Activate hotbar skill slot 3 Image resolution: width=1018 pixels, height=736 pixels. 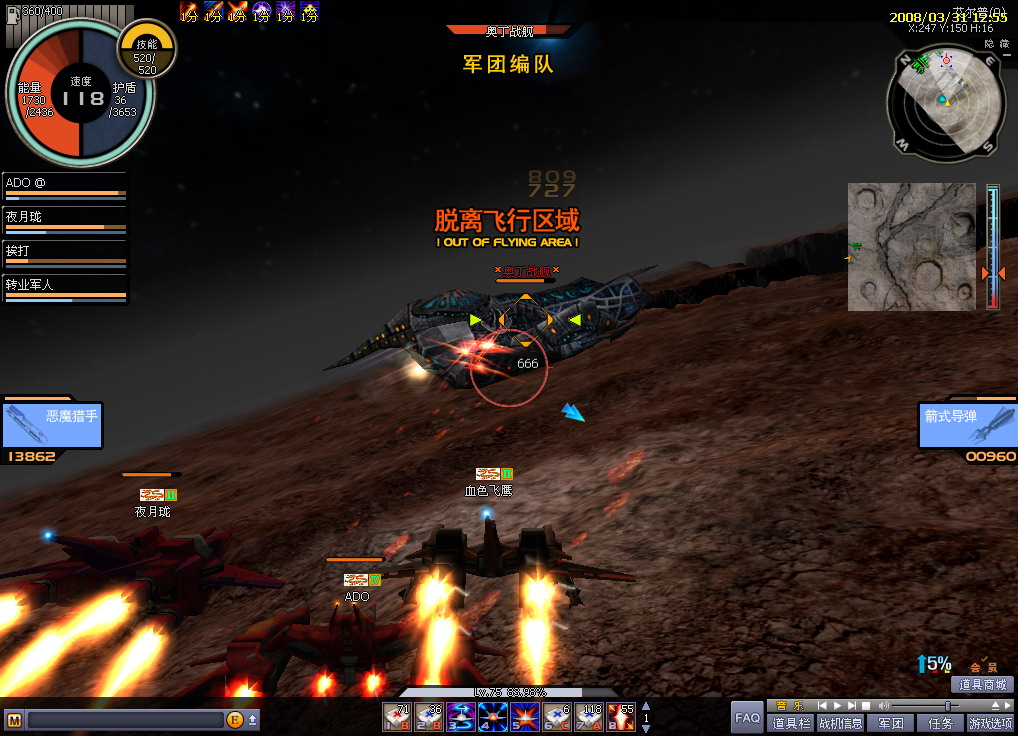coord(461,717)
